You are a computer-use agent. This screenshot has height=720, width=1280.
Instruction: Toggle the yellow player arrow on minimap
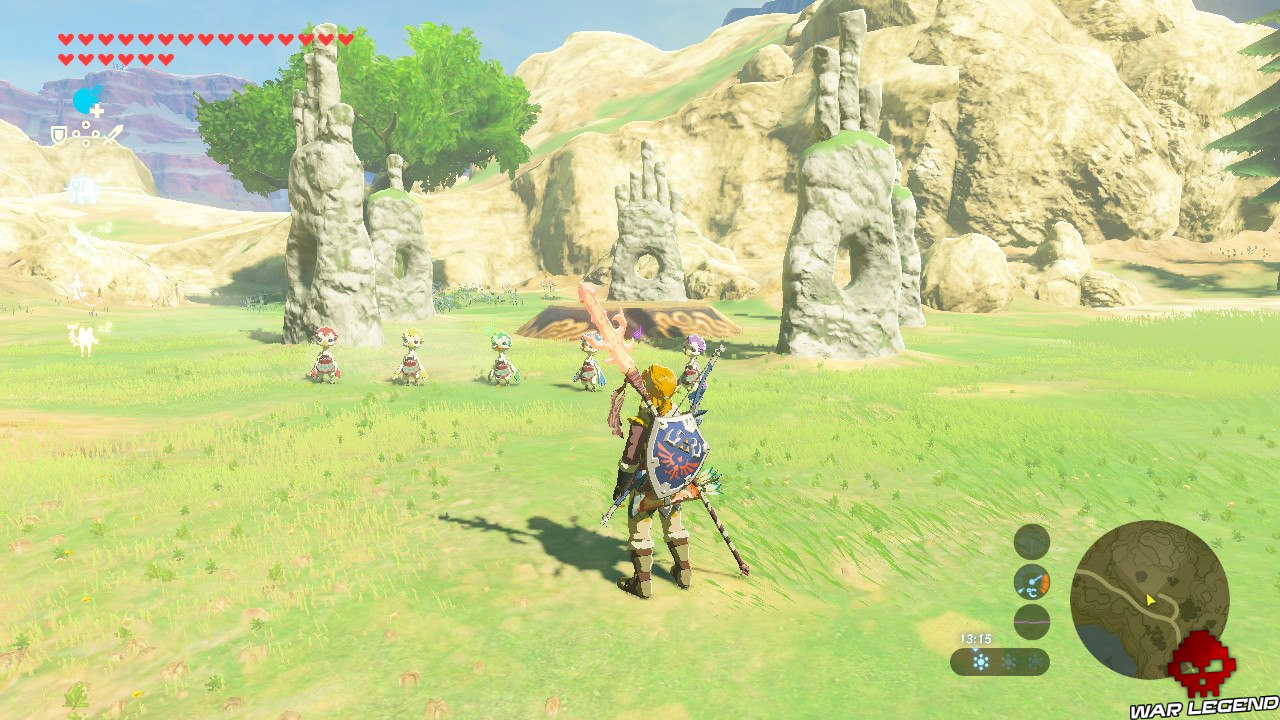[x=1150, y=600]
